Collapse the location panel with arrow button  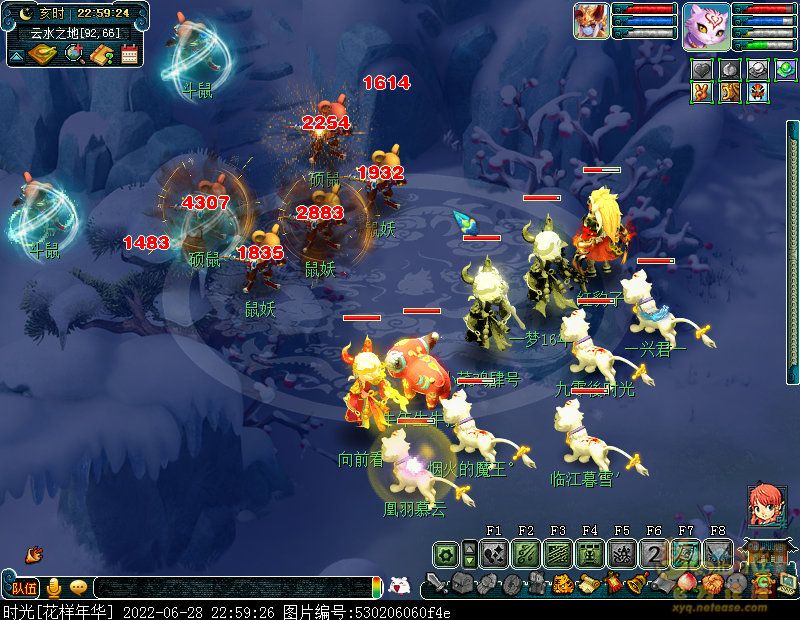[16, 56]
